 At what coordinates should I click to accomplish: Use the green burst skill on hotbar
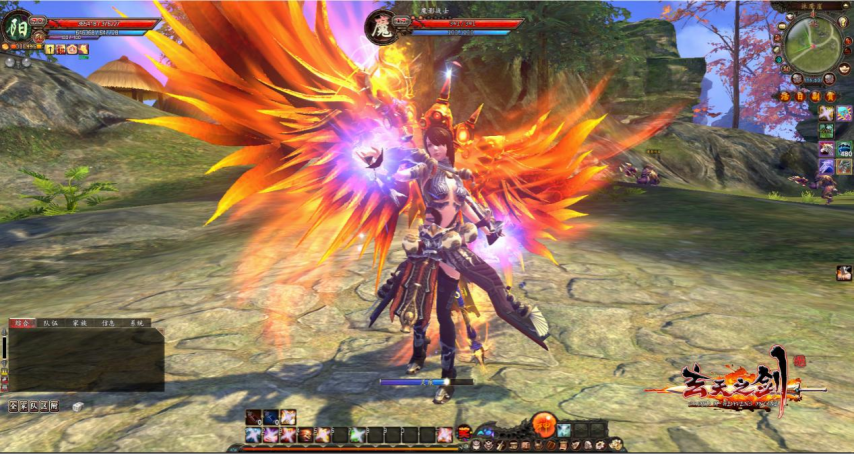click(355, 434)
